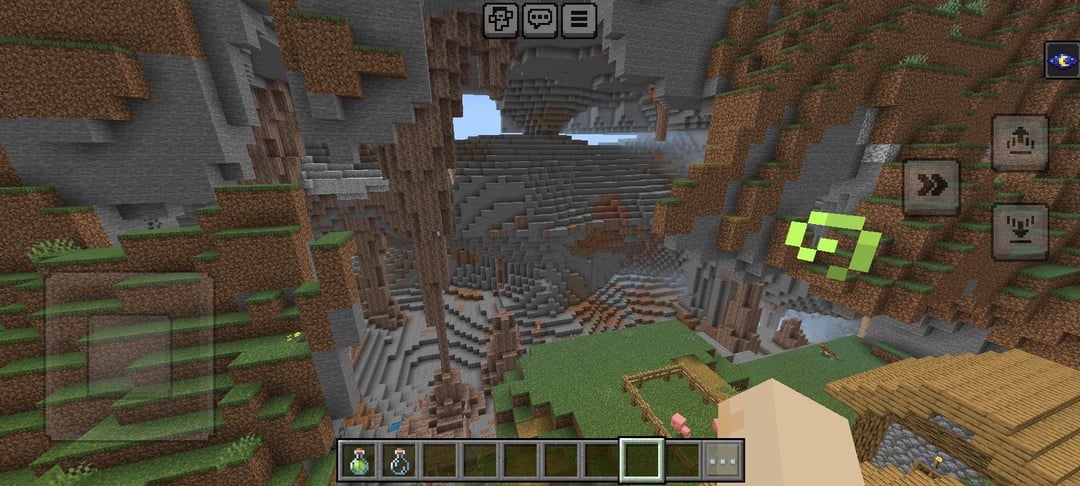The height and width of the screenshot is (486, 1080).
Task: Open the emote menu button
Action: tap(500, 19)
